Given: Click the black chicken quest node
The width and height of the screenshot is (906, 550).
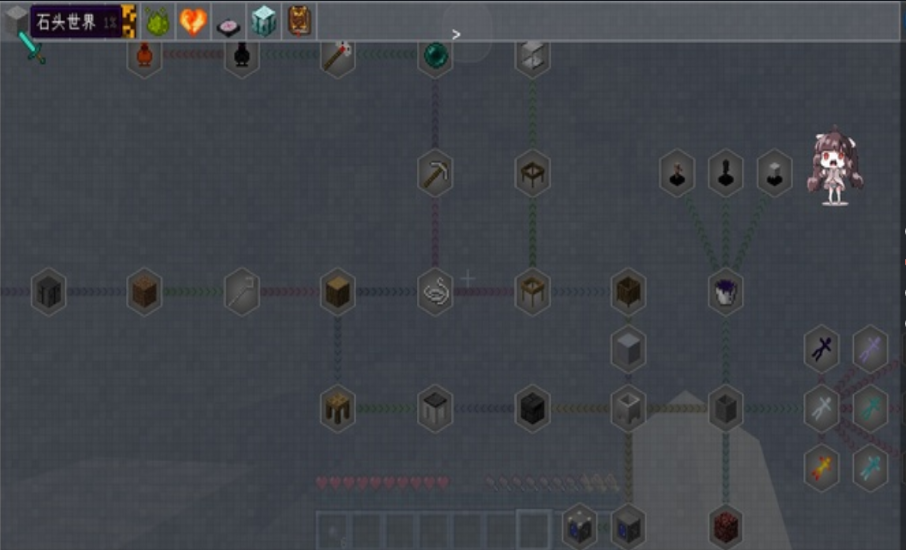Looking at the screenshot, I should tap(241, 56).
